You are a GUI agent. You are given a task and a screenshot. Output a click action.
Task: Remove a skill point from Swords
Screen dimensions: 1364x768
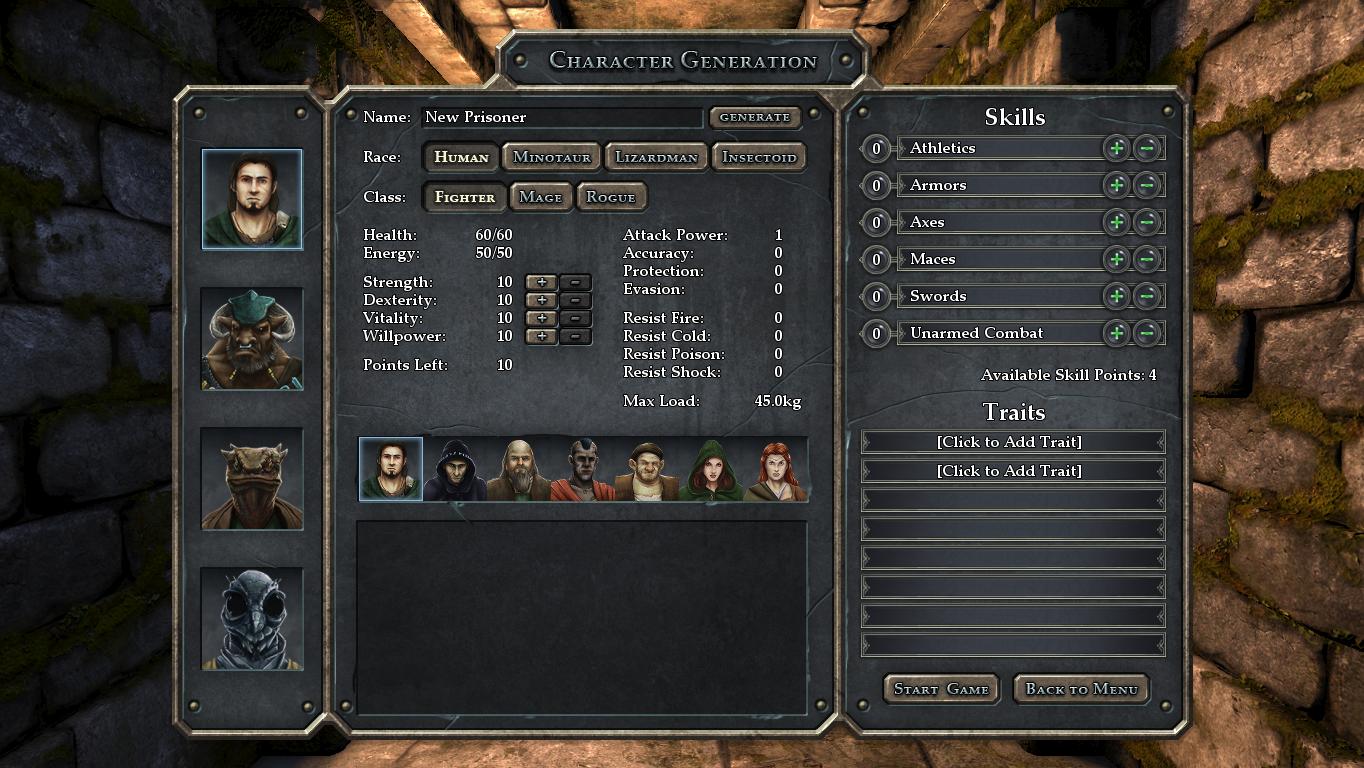coord(1147,296)
